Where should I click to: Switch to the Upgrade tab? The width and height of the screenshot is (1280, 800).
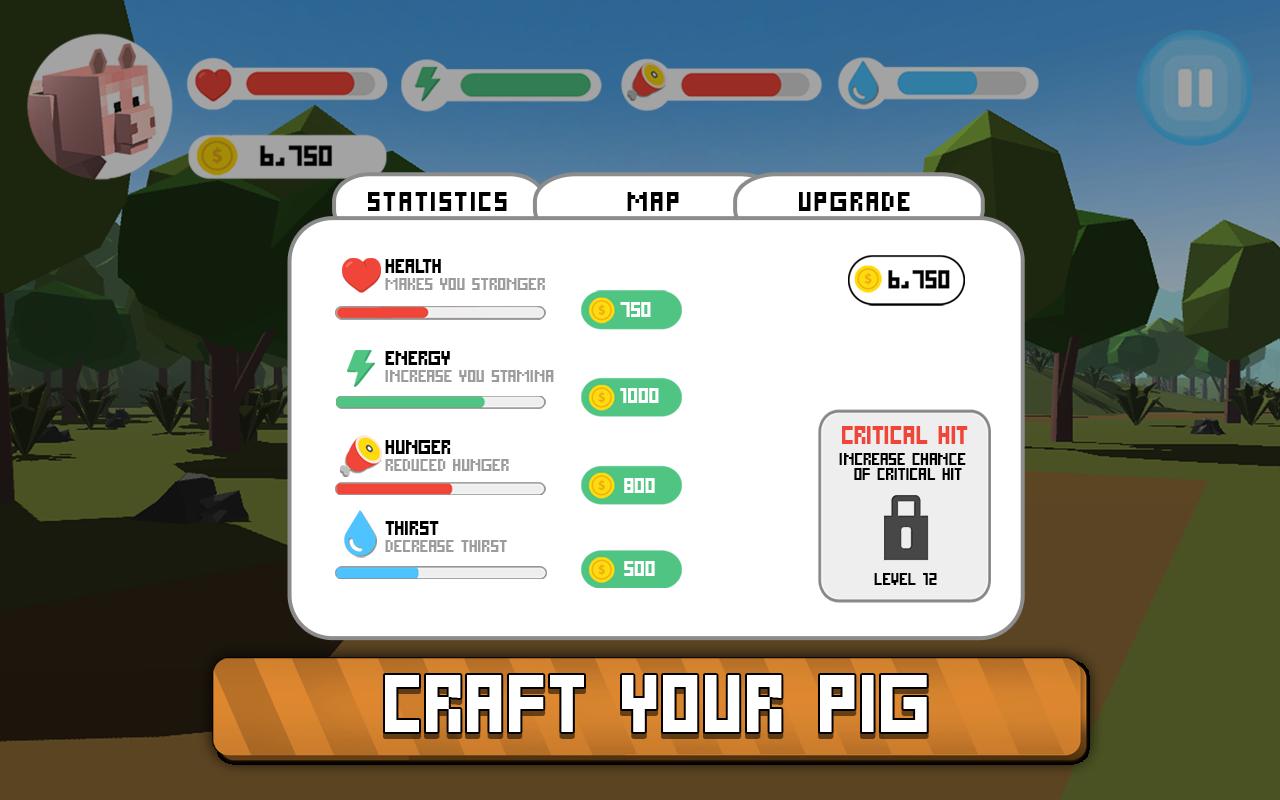pos(855,199)
